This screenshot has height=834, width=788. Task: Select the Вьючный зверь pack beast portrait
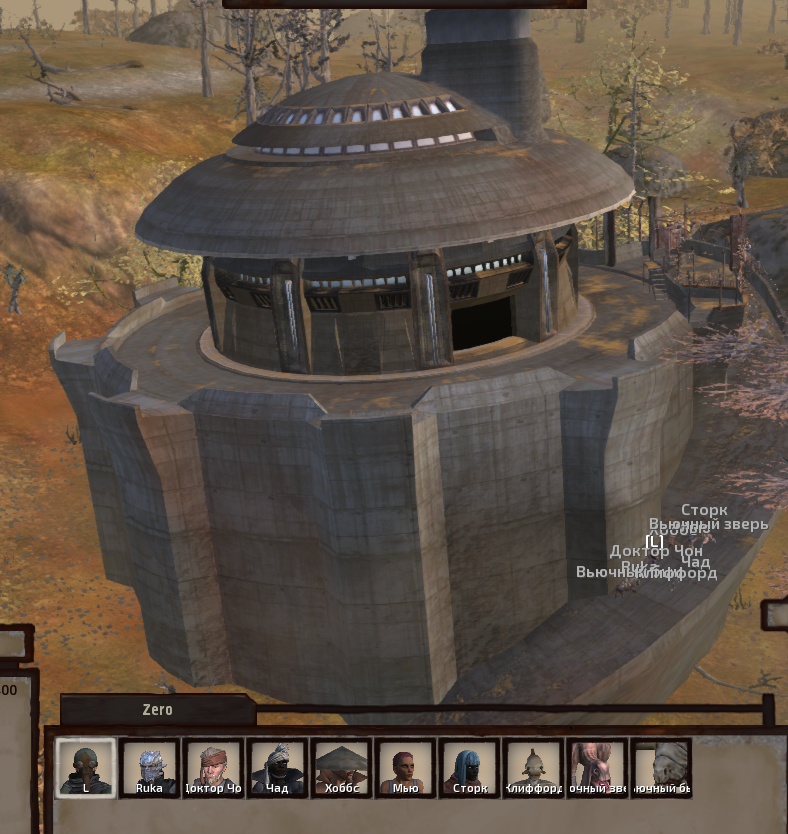click(x=597, y=768)
